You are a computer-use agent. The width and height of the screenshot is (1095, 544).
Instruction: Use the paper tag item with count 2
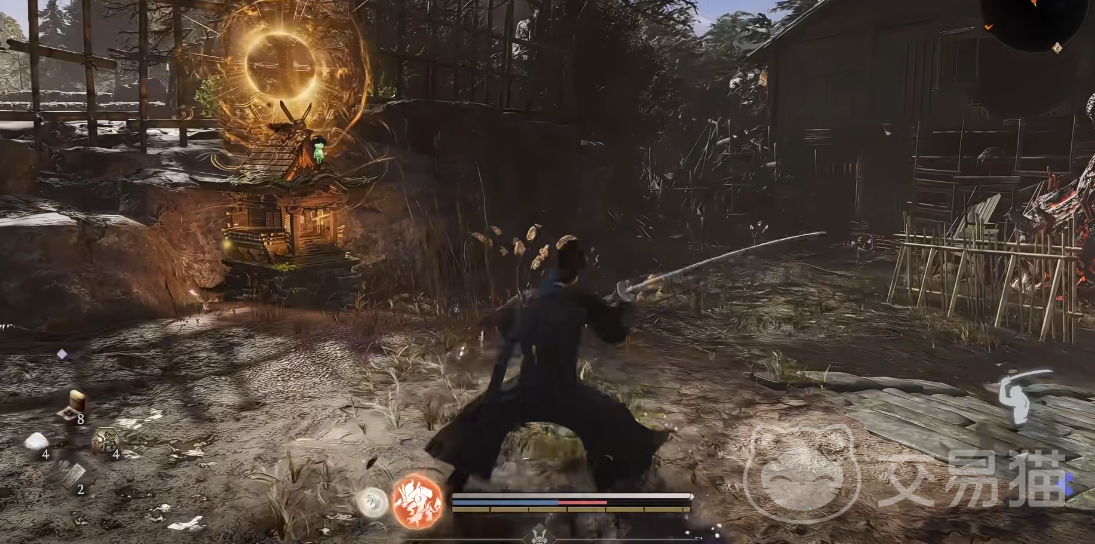[72, 475]
